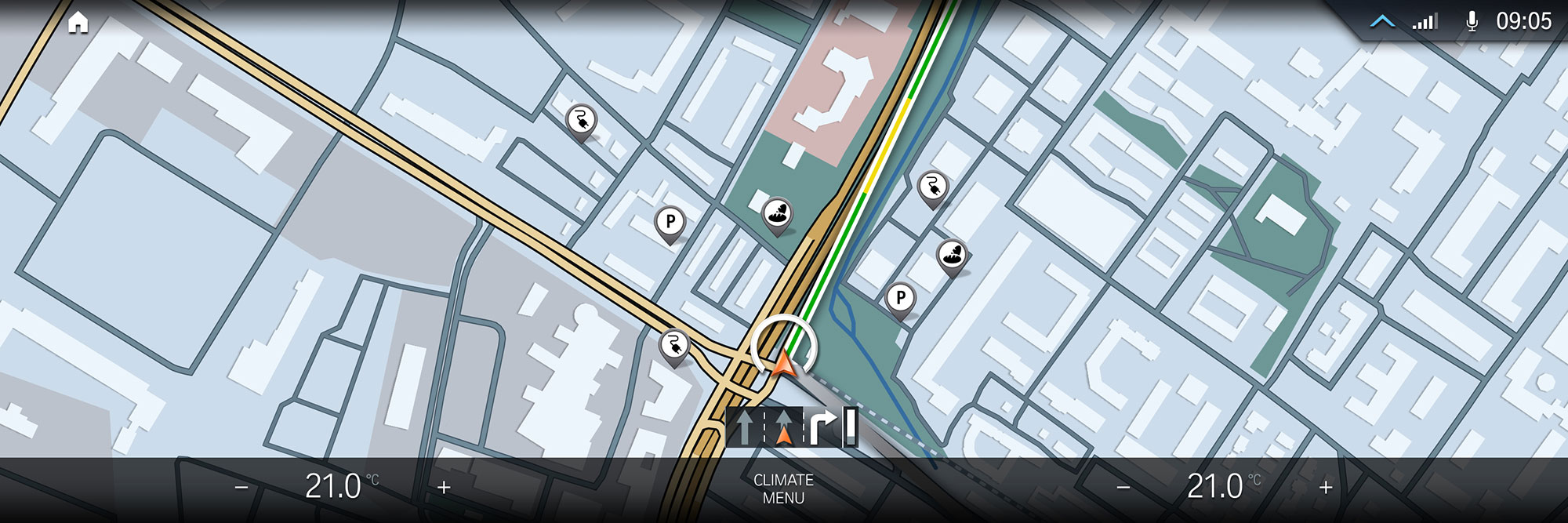Activate the microphone voice control icon
This screenshot has width=1568, height=523.
click(x=1472, y=22)
